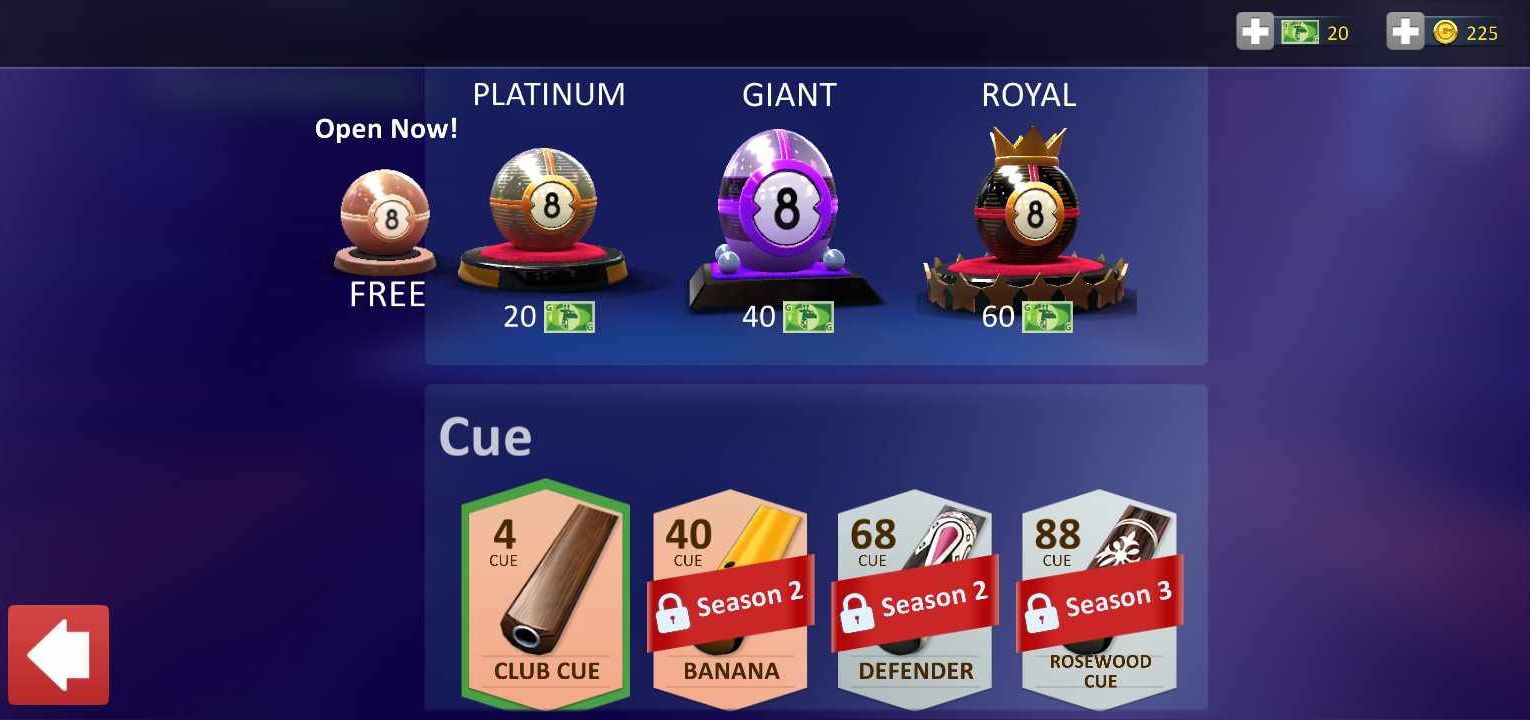Click the Open Now! label
Image resolution: width=1530 pixels, height=720 pixels.
(386, 128)
